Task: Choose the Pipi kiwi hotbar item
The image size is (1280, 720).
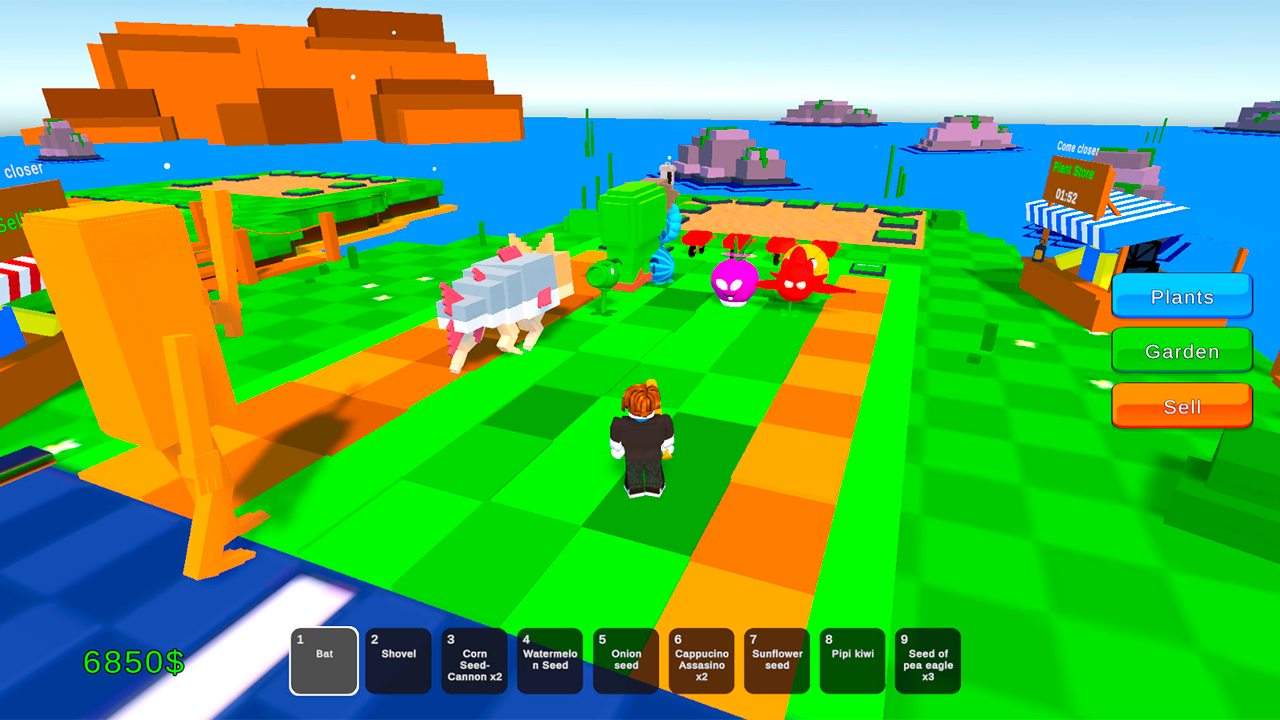Action: [x=852, y=660]
